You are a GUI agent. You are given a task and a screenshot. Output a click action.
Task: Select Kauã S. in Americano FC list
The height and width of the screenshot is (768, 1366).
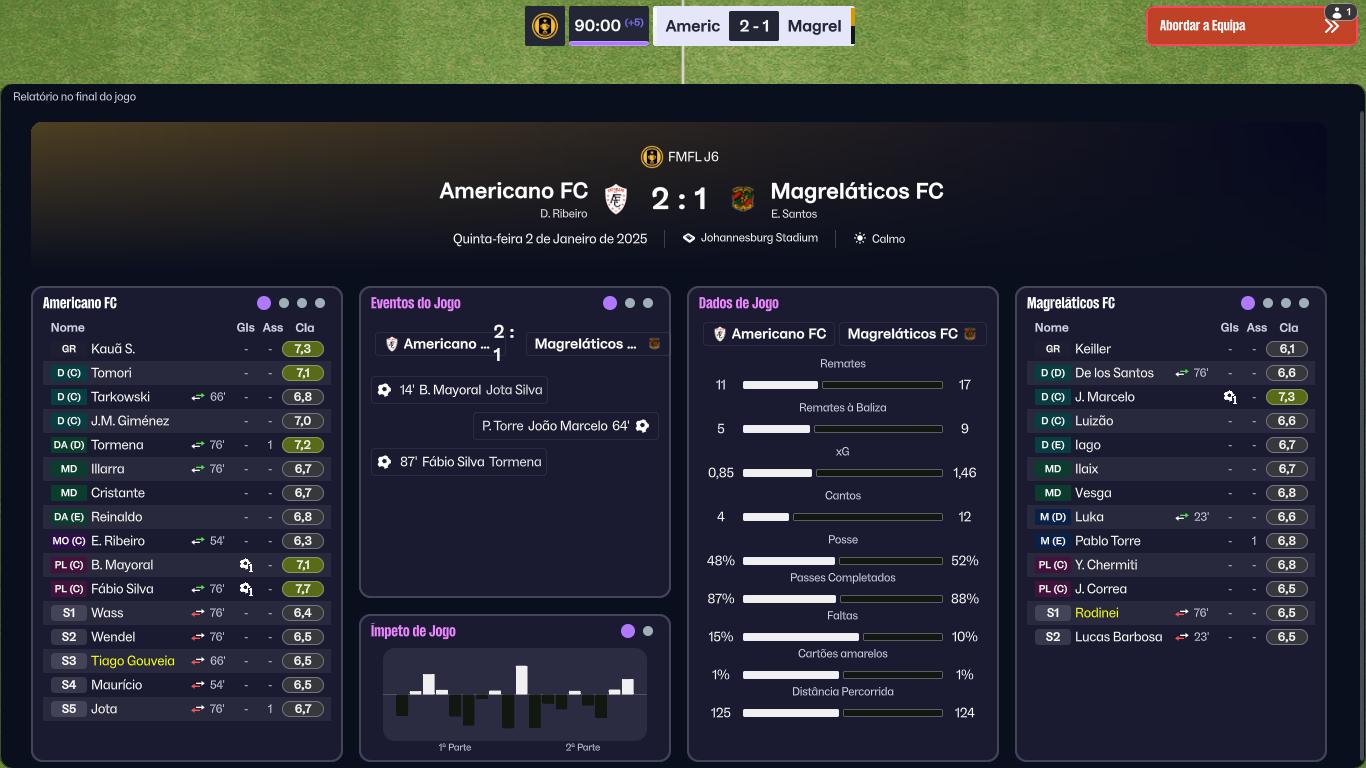coord(113,349)
